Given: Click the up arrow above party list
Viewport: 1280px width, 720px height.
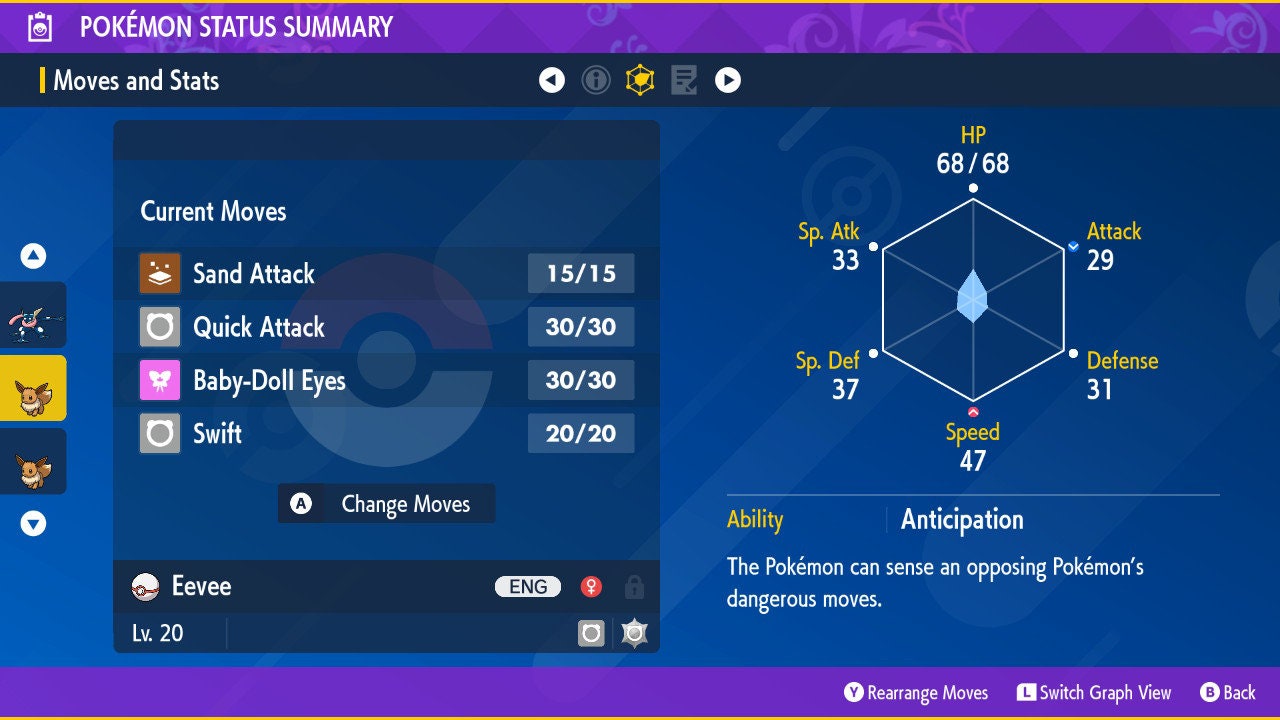Looking at the screenshot, I should [x=33, y=257].
